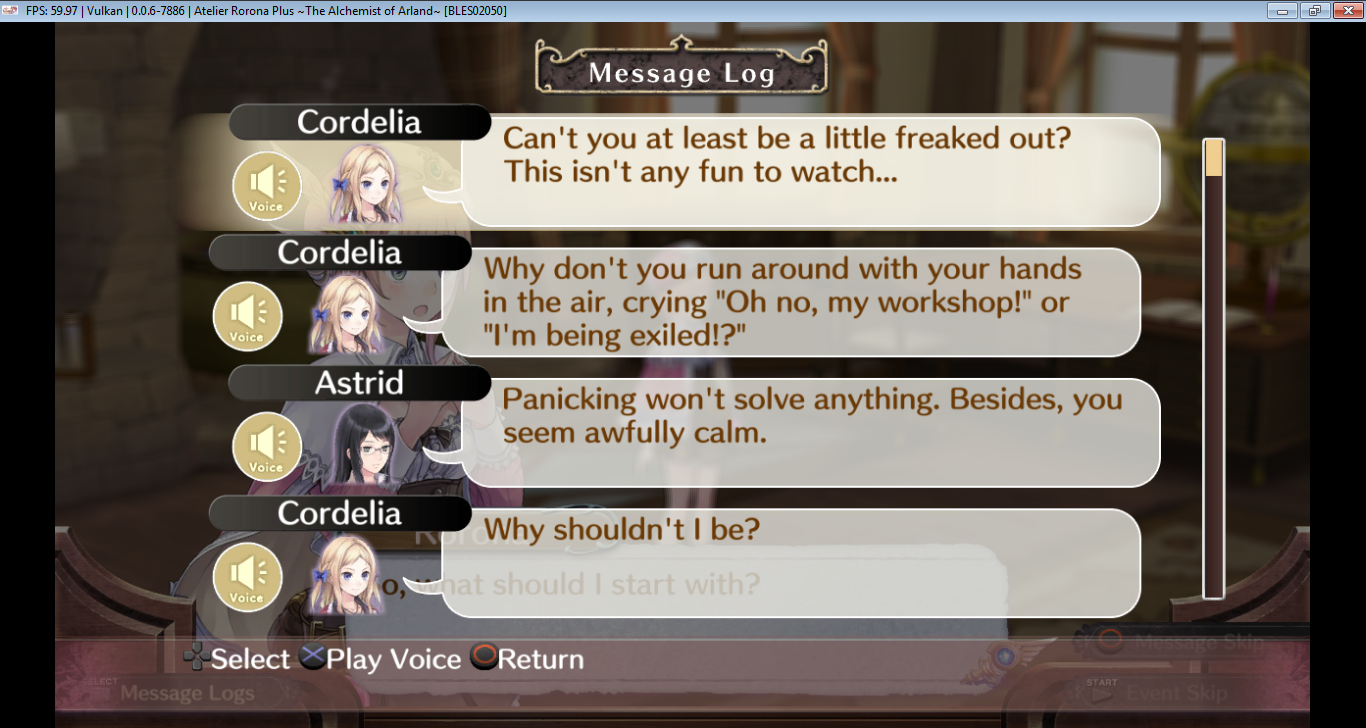This screenshot has width=1366, height=728.
Task: Click the message log scrollbar handle
Action: 1214,159
